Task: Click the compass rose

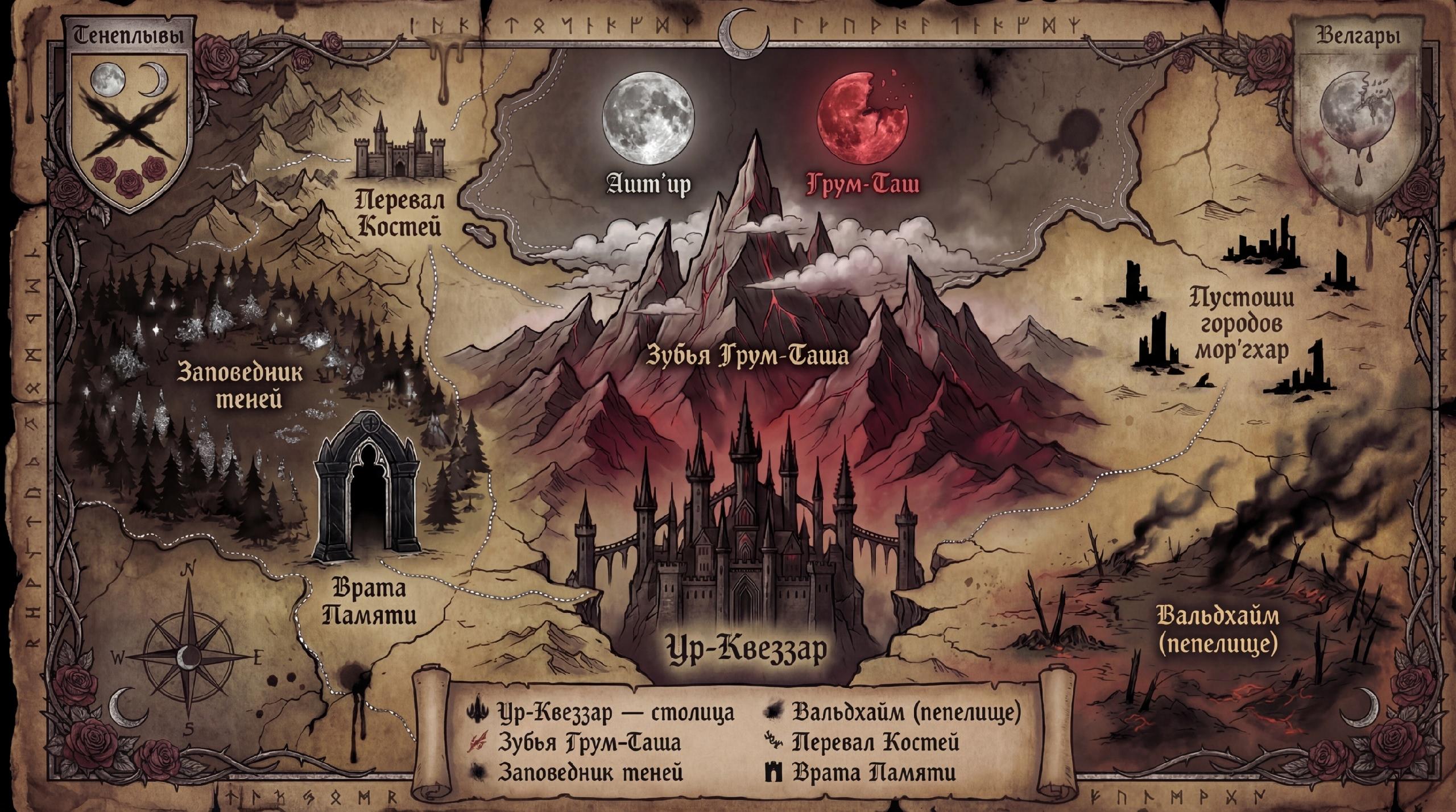Action: click(x=187, y=658)
